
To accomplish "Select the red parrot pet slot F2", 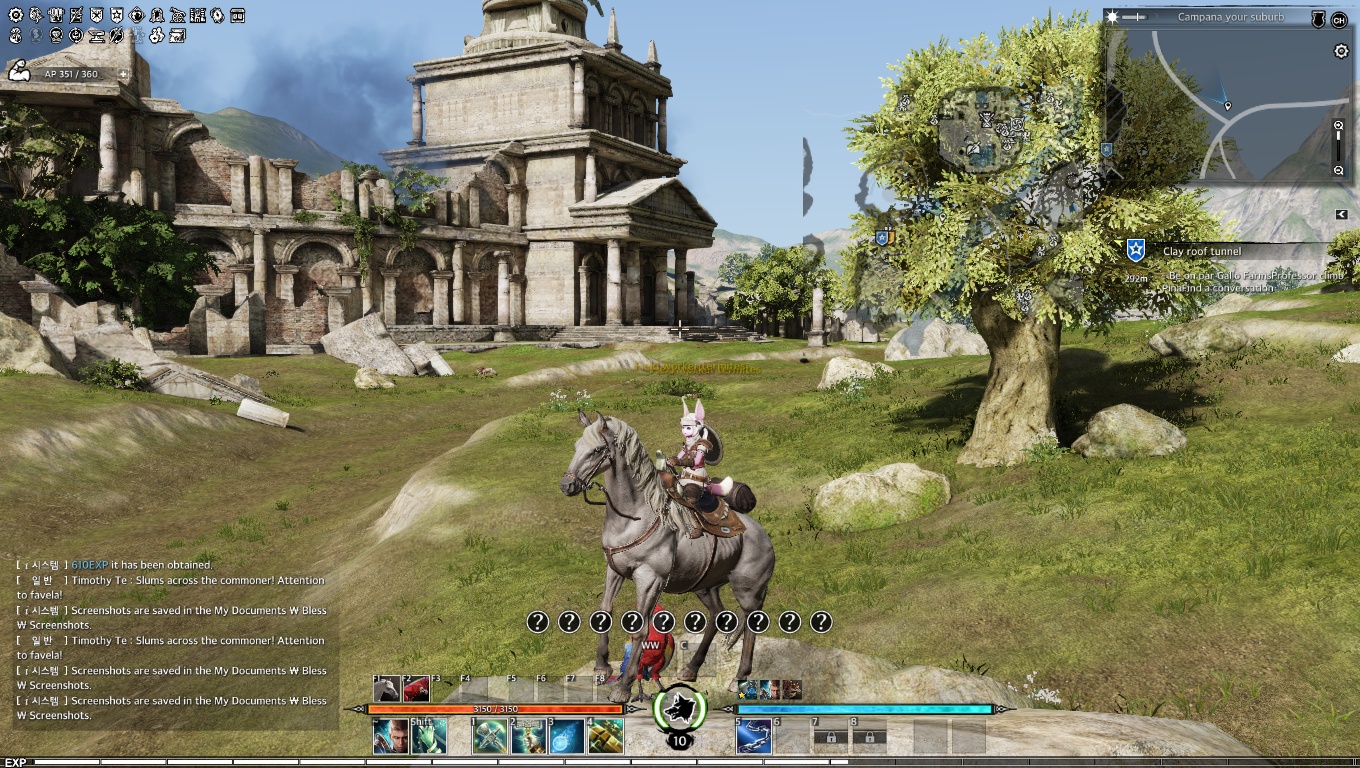I will [x=417, y=689].
